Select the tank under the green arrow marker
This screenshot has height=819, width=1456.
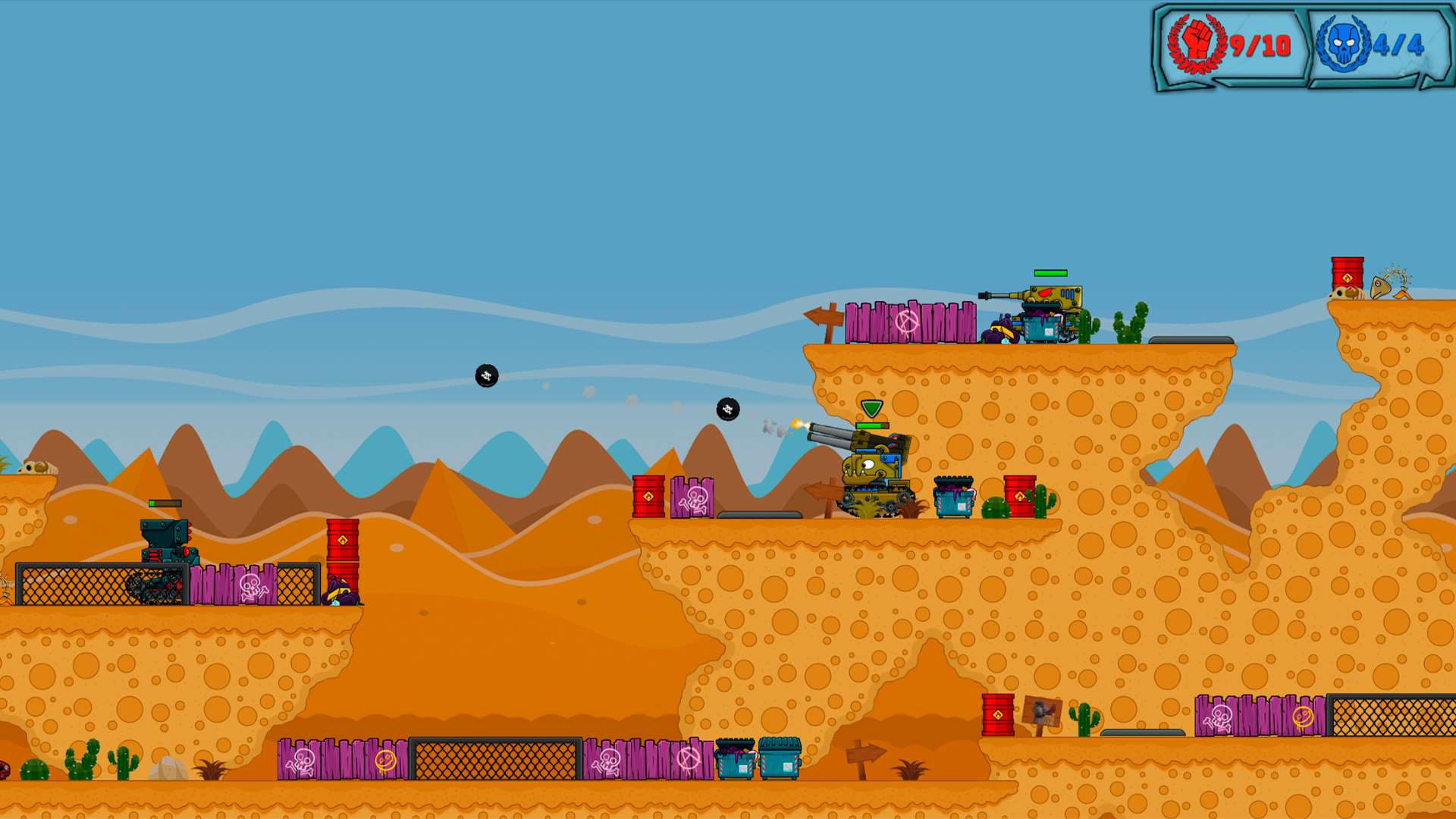pos(874,472)
